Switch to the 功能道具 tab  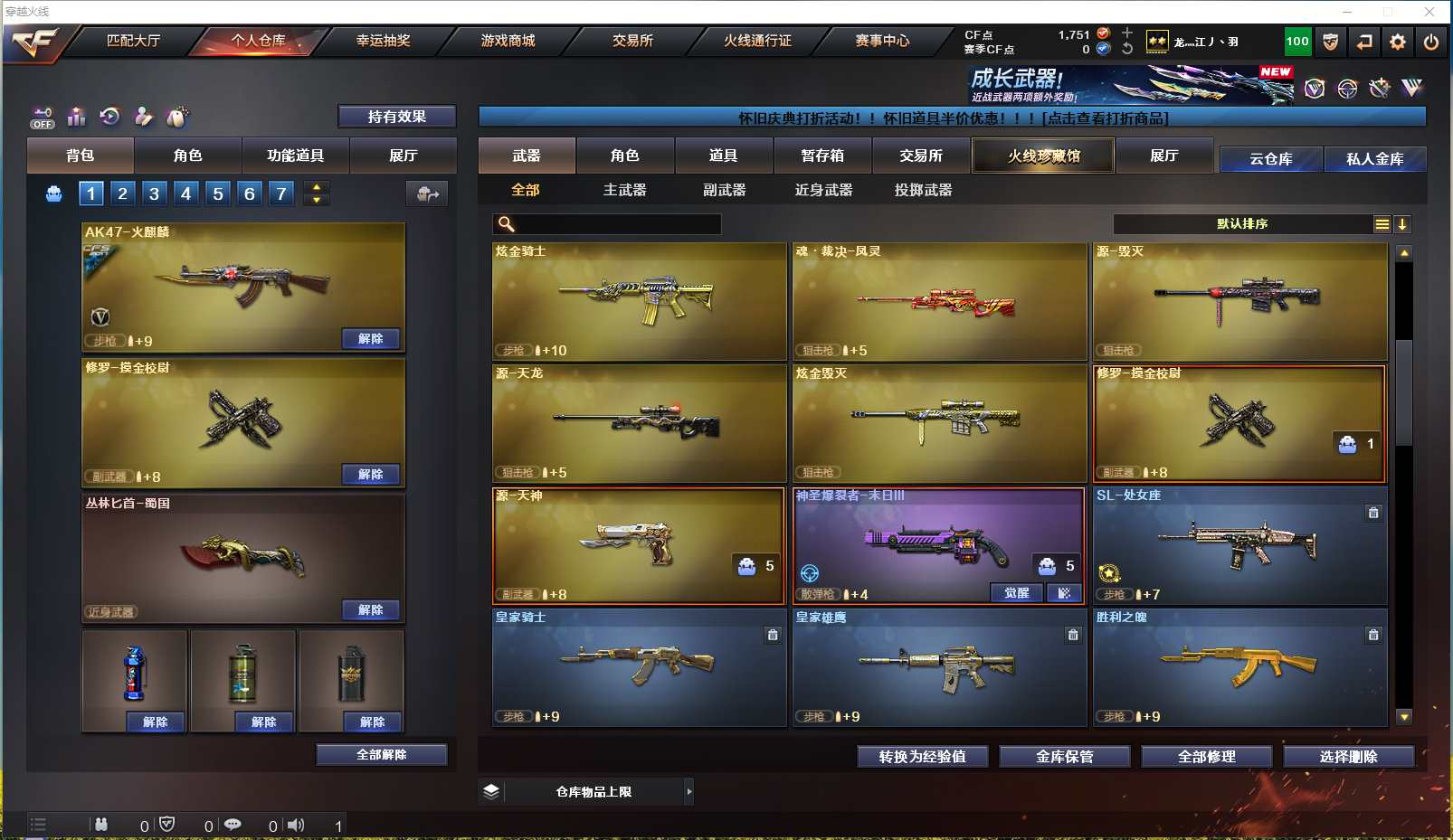(295, 156)
